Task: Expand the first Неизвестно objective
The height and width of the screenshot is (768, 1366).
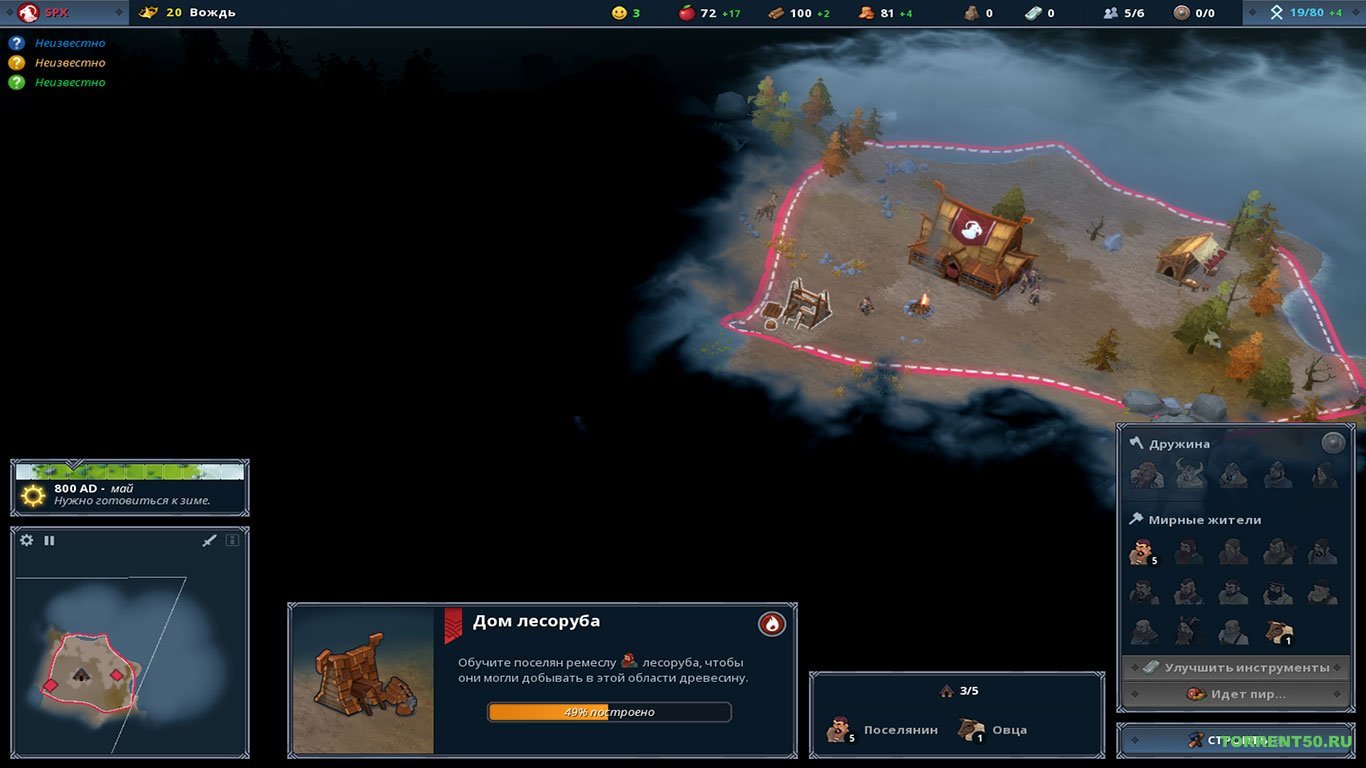Action: tap(62, 43)
